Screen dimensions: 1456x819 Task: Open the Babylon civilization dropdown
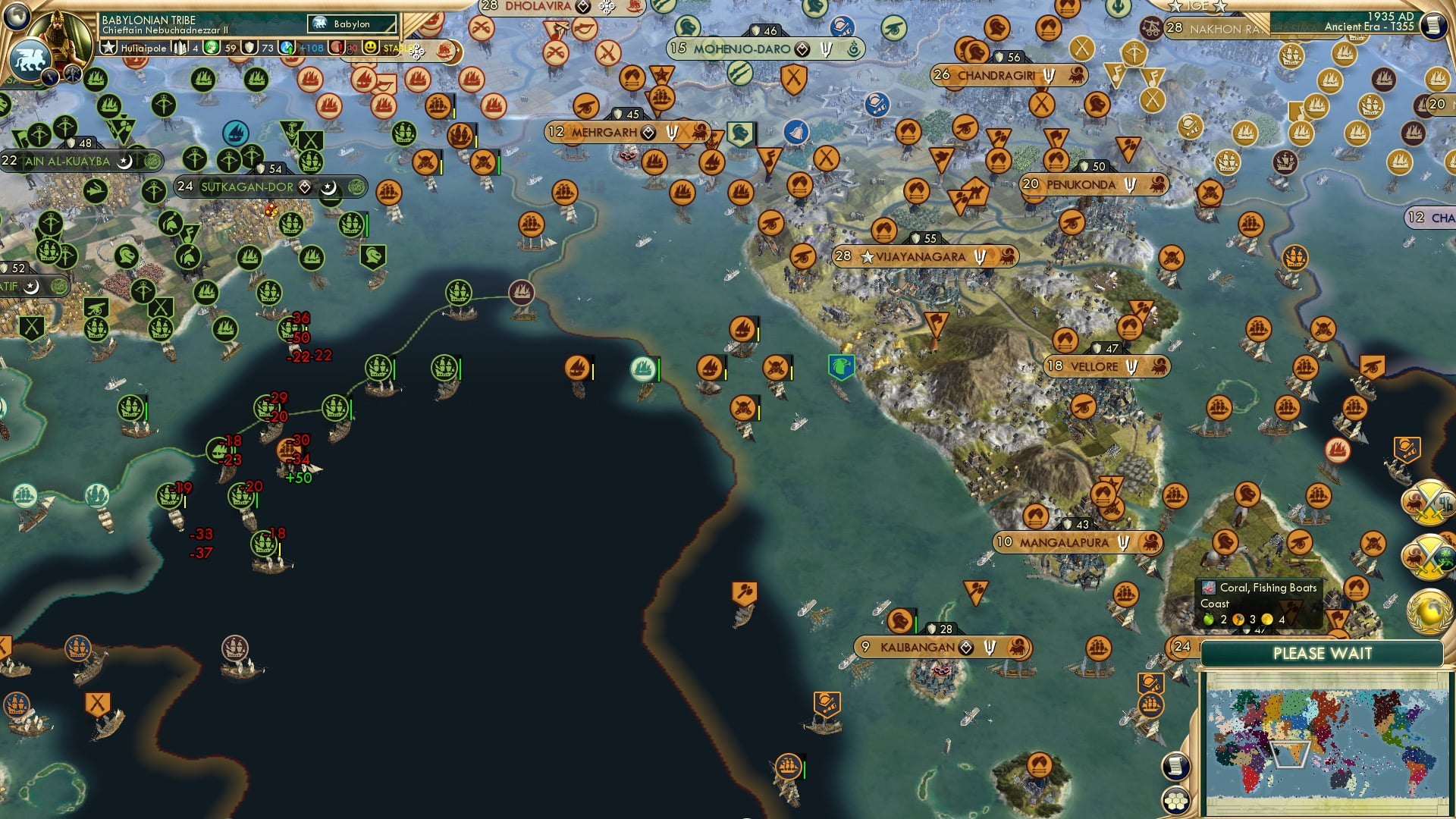click(x=350, y=24)
